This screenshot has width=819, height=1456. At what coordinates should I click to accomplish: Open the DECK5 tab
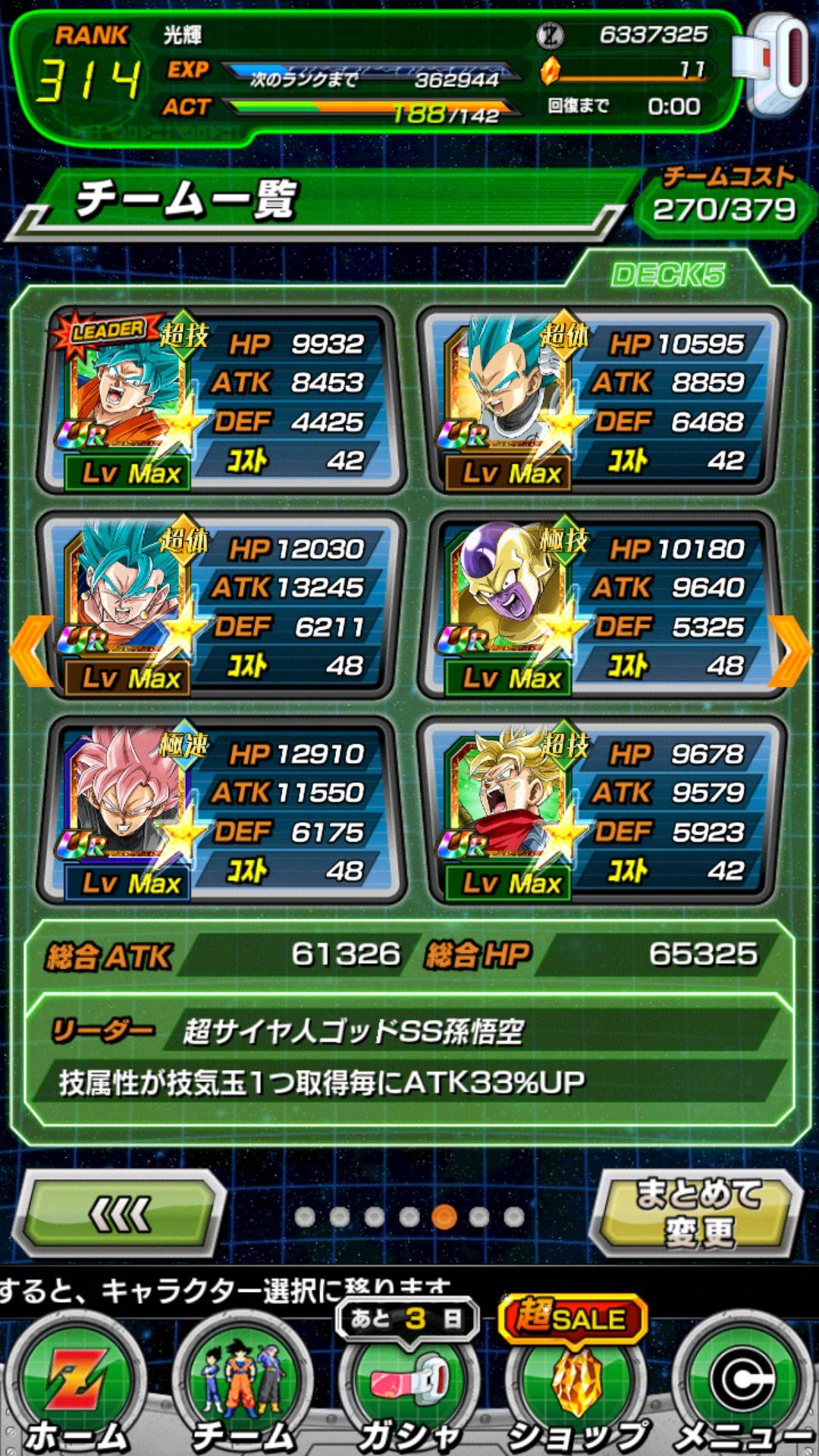click(x=667, y=275)
